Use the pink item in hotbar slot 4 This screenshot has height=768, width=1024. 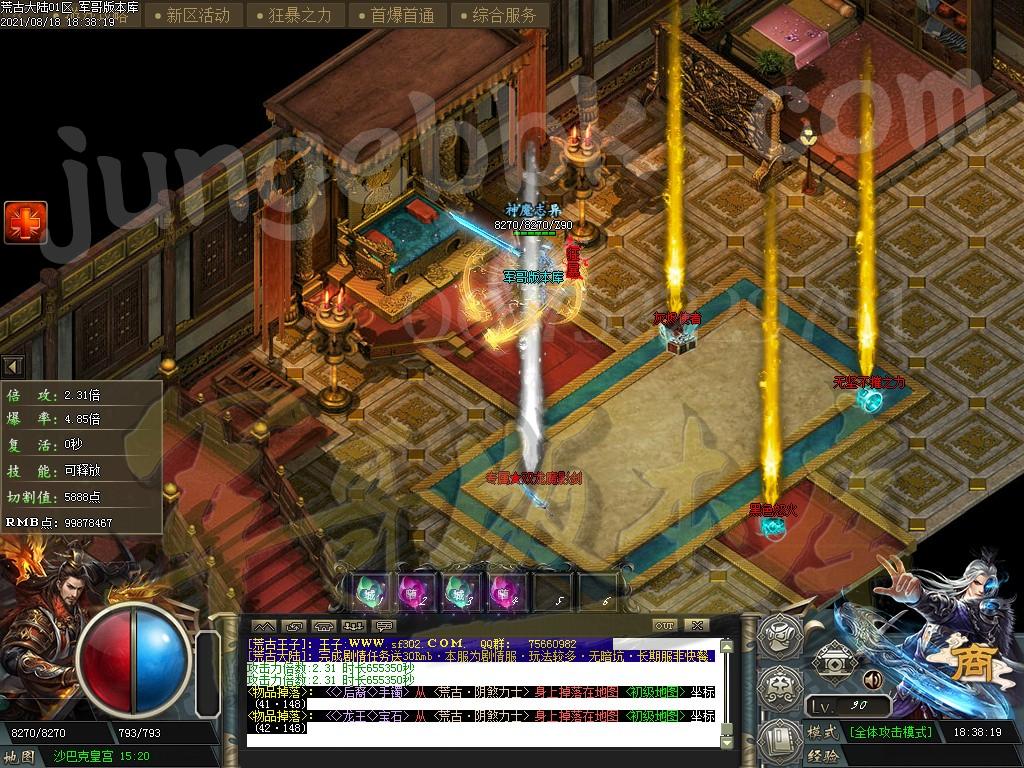501,593
